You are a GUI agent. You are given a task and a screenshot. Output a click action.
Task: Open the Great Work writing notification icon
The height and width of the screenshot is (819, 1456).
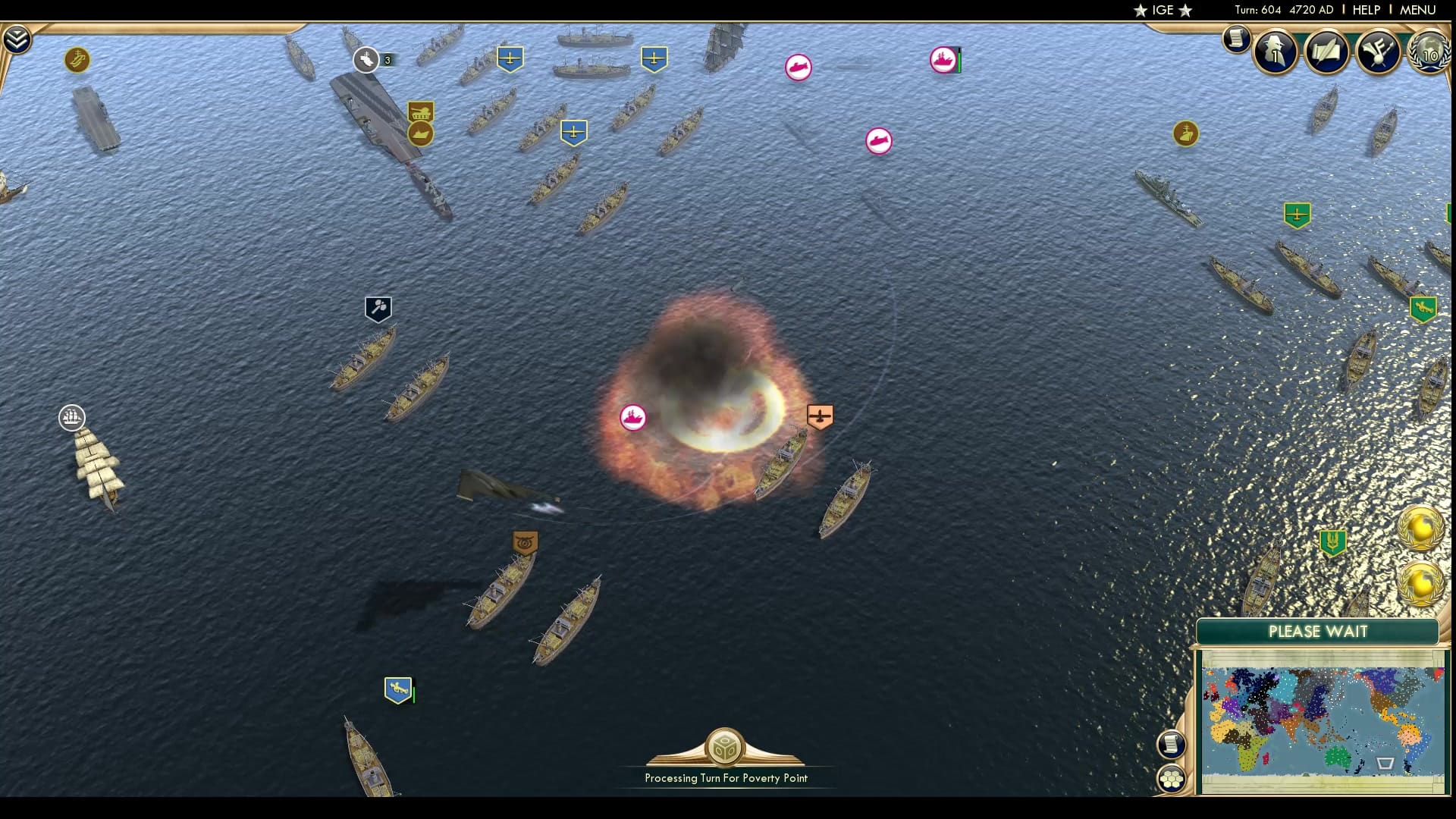click(x=1327, y=52)
